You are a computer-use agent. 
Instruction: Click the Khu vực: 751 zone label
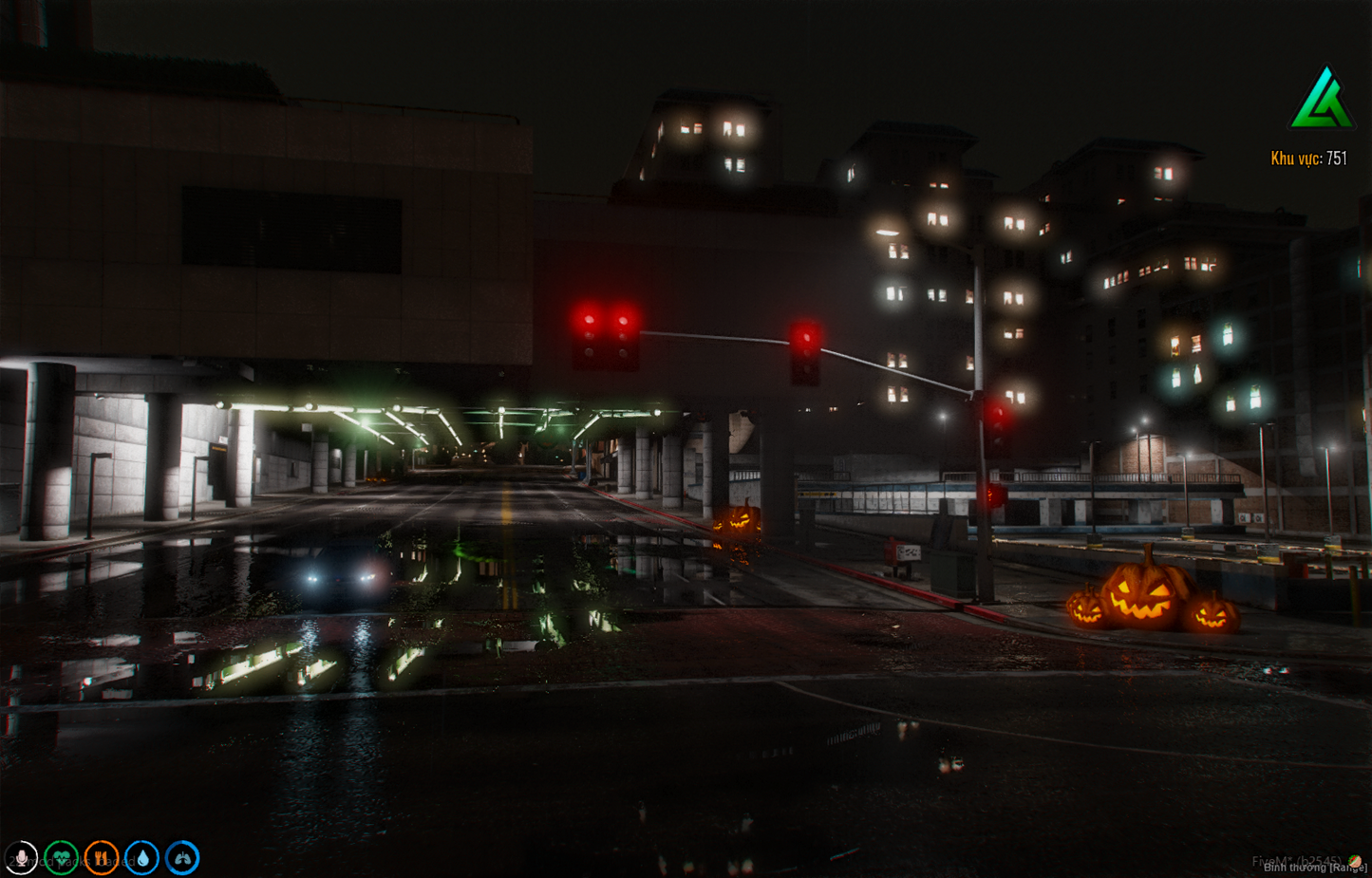(1310, 156)
